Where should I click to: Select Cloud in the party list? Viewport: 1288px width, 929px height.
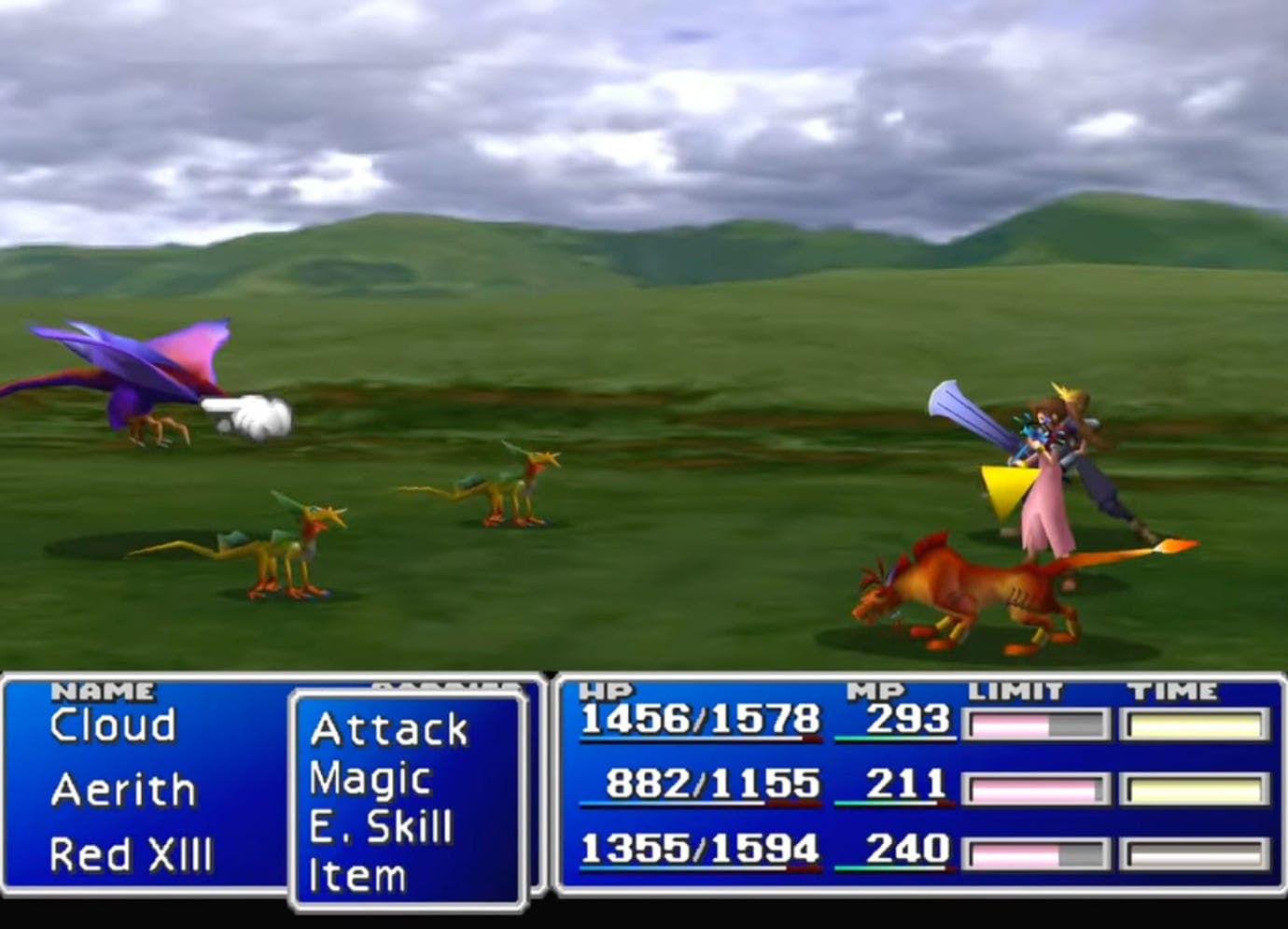click(x=113, y=725)
